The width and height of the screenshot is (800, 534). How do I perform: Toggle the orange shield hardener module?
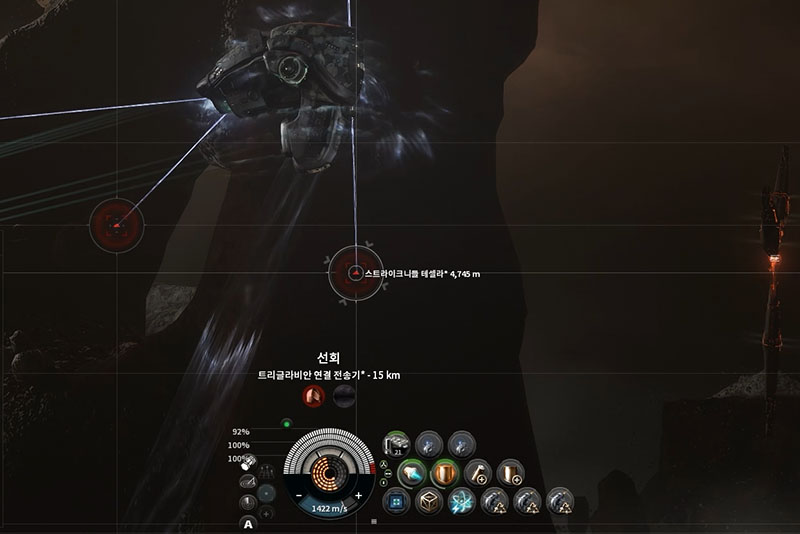(443, 471)
